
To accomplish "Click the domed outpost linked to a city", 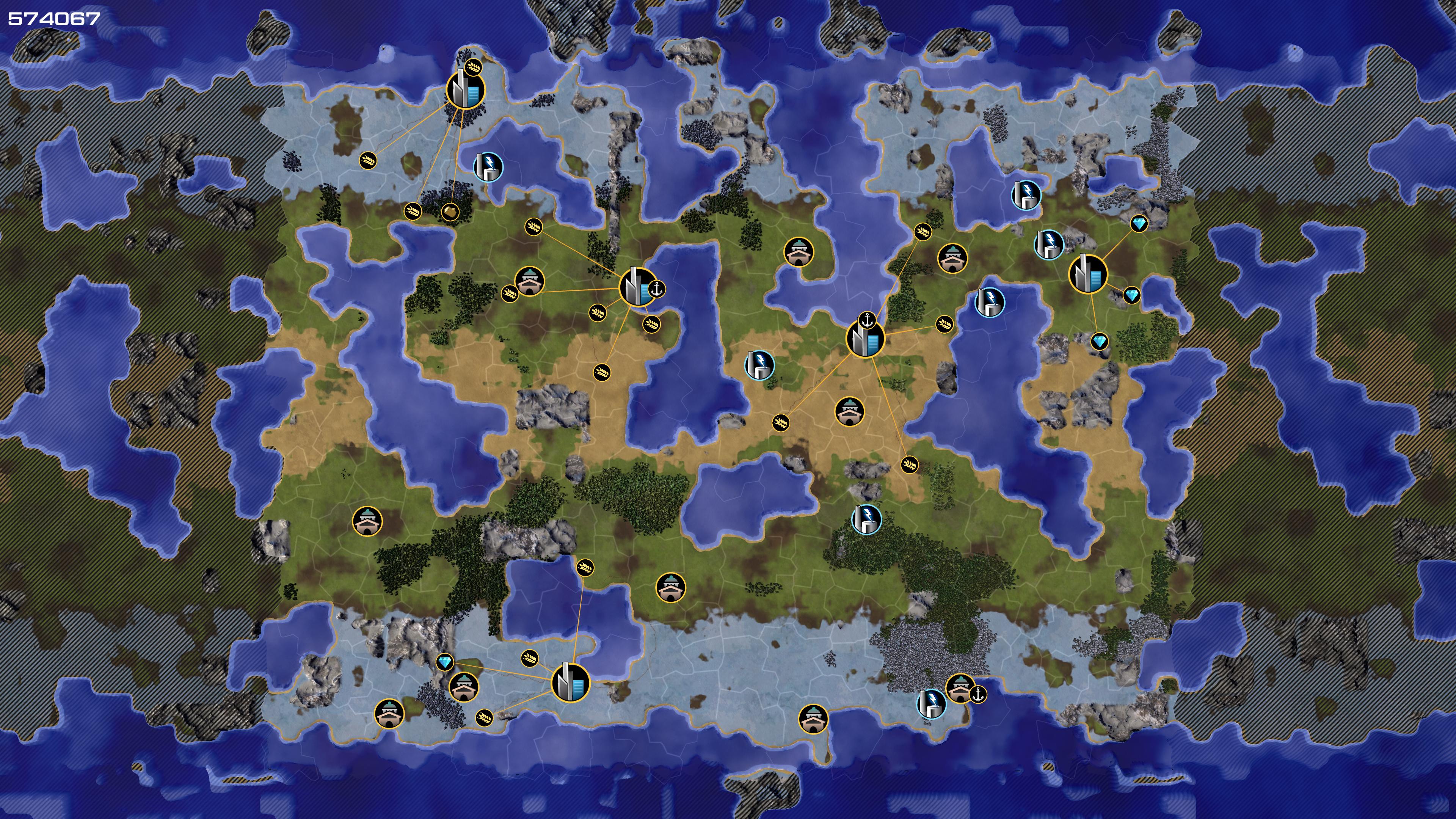I will [530, 281].
